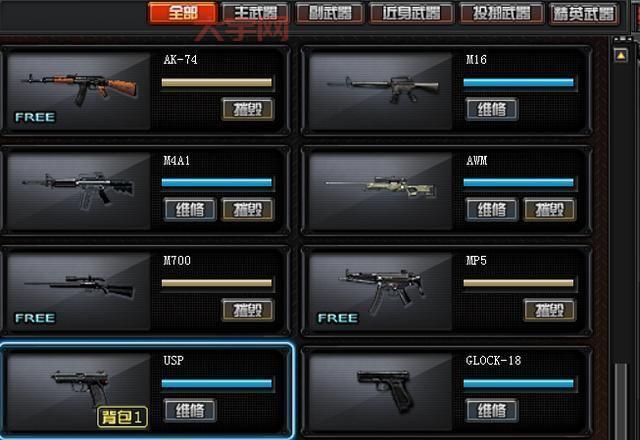Click the M4A1's 维修 repair button
The height and width of the screenshot is (440, 640).
pyautogui.click(x=189, y=209)
